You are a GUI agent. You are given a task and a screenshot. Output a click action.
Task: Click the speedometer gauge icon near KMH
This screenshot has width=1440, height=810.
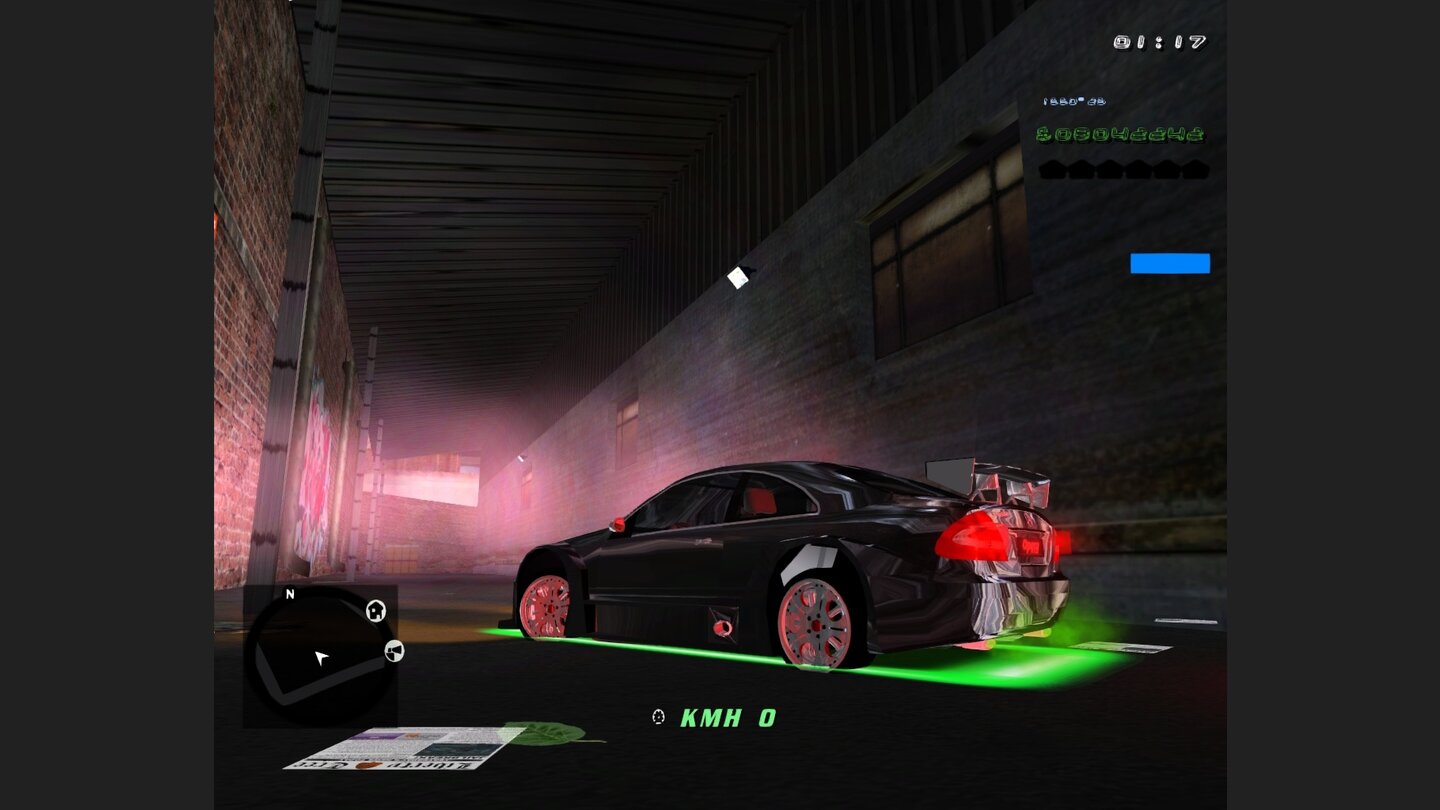[658, 716]
